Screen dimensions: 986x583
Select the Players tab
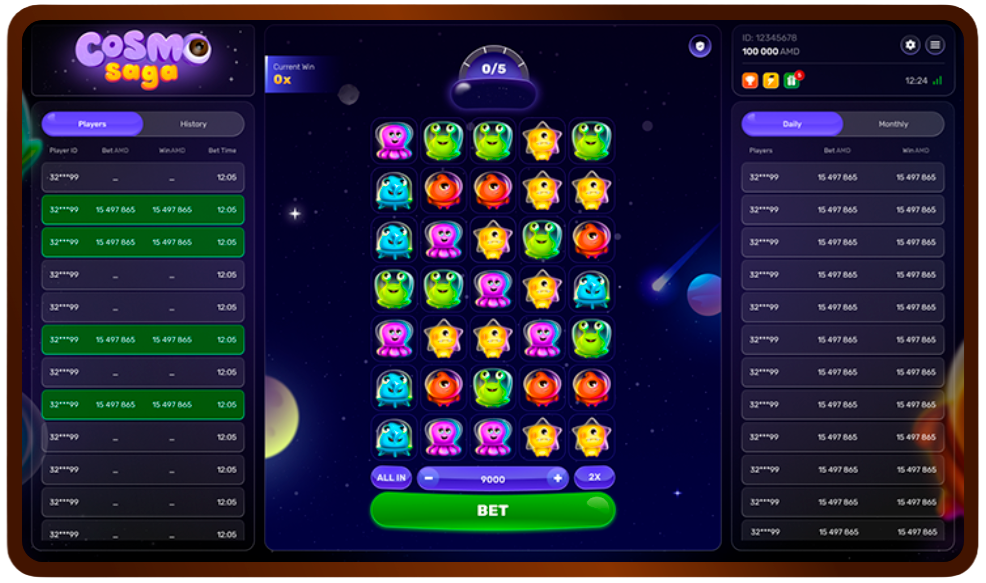pos(93,124)
